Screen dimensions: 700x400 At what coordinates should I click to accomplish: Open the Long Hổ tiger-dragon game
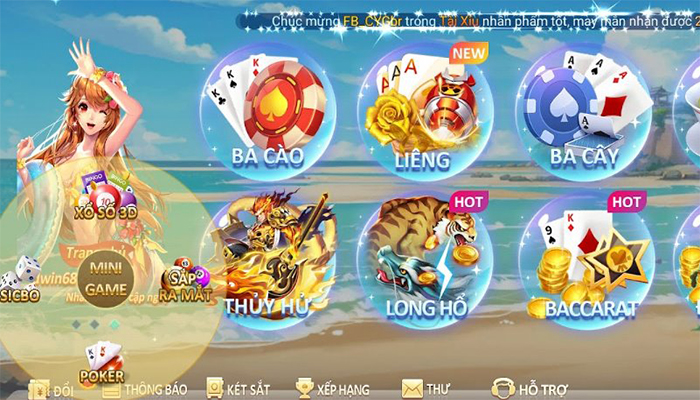pyautogui.click(x=425, y=260)
